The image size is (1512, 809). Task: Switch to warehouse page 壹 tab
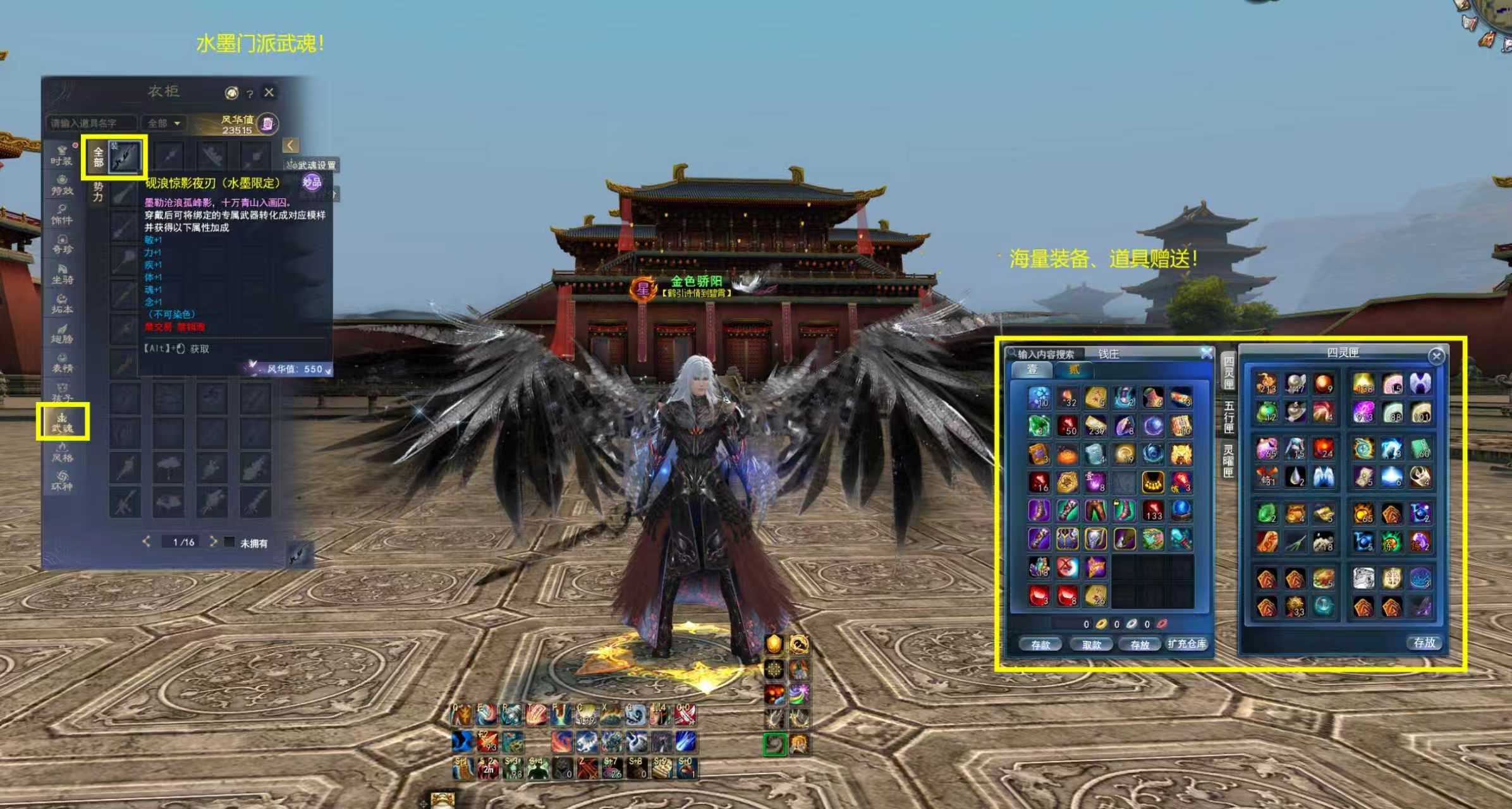(1032, 369)
